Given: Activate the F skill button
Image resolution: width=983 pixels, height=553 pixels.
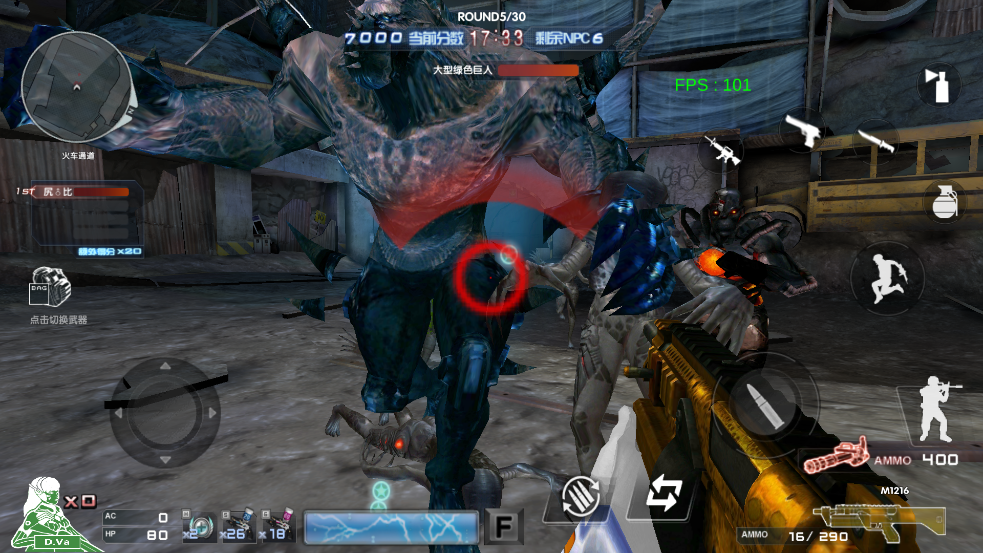Looking at the screenshot, I should coord(503,527).
